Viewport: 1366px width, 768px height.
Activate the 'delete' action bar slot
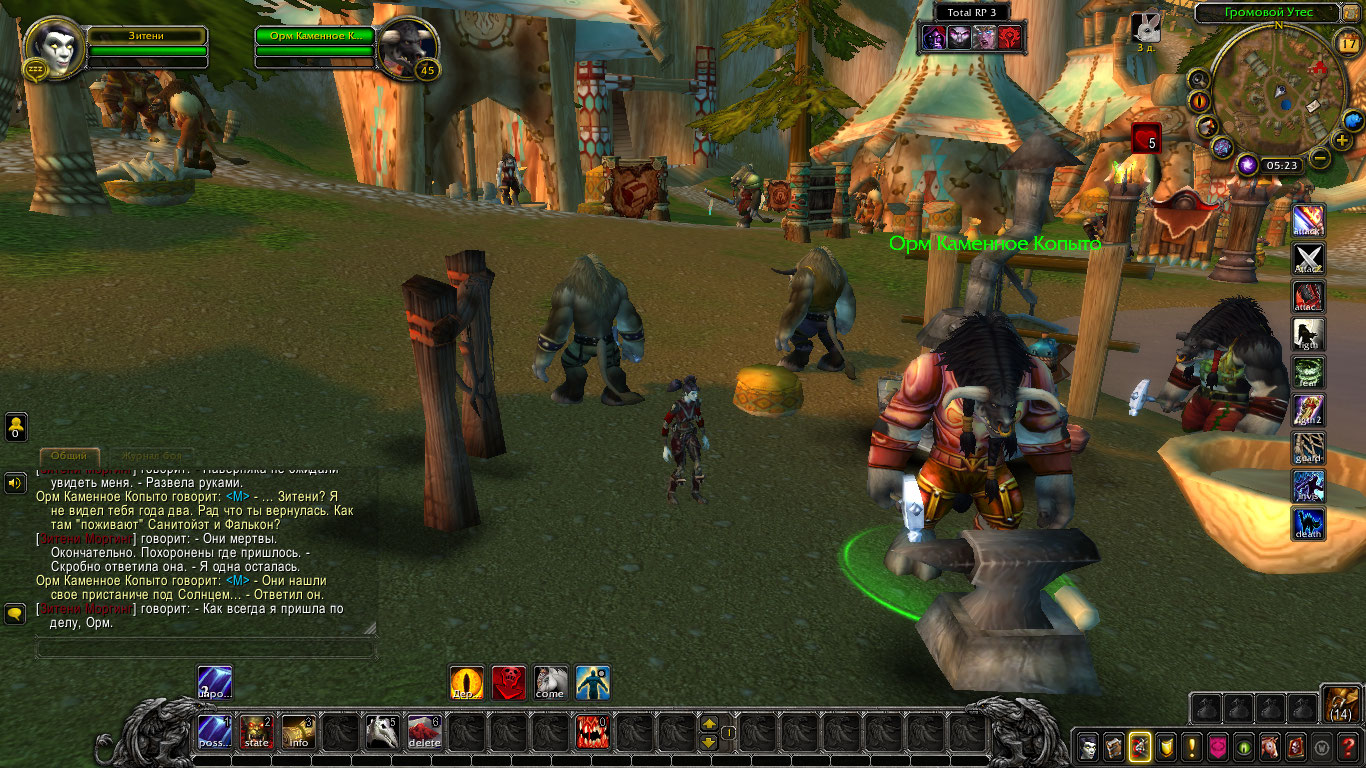(x=424, y=733)
